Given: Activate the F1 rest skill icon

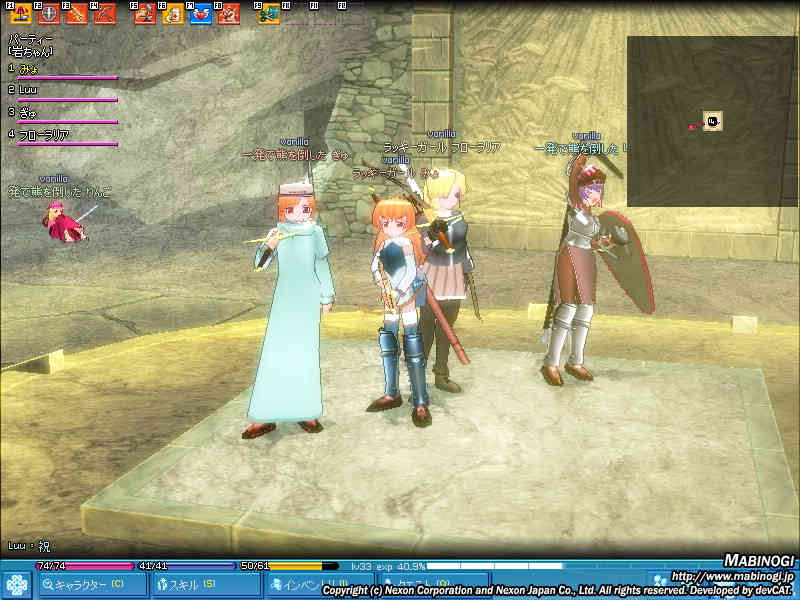Looking at the screenshot, I should tap(20, 14).
